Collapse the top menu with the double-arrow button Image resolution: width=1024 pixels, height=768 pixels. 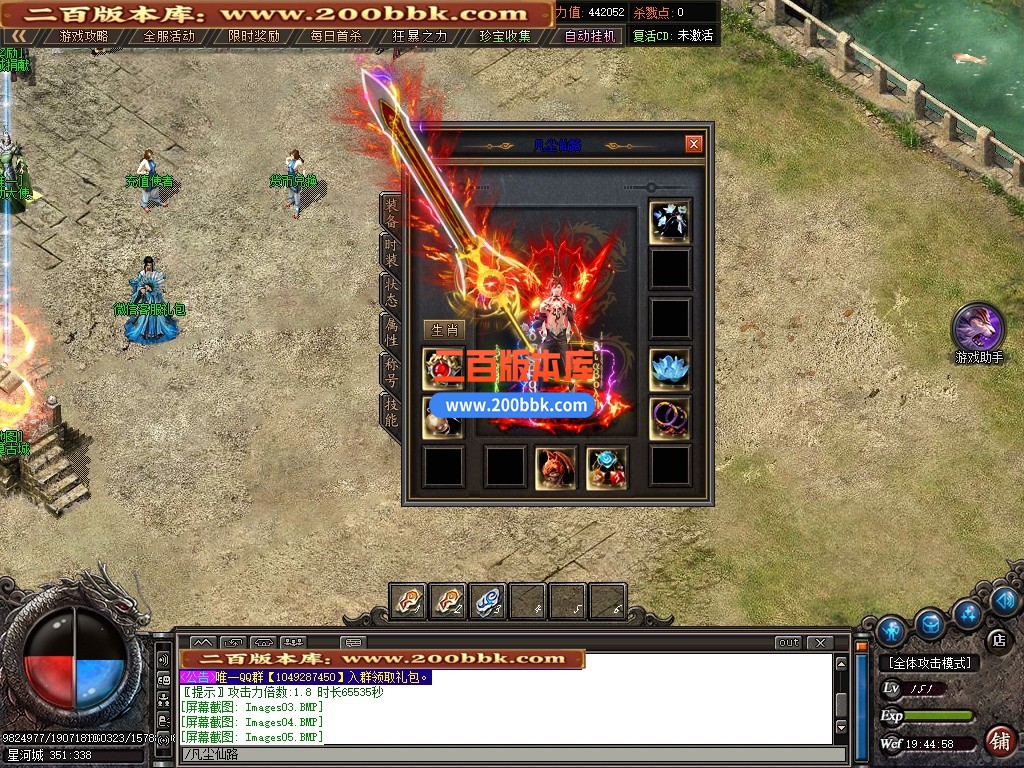click(x=19, y=36)
